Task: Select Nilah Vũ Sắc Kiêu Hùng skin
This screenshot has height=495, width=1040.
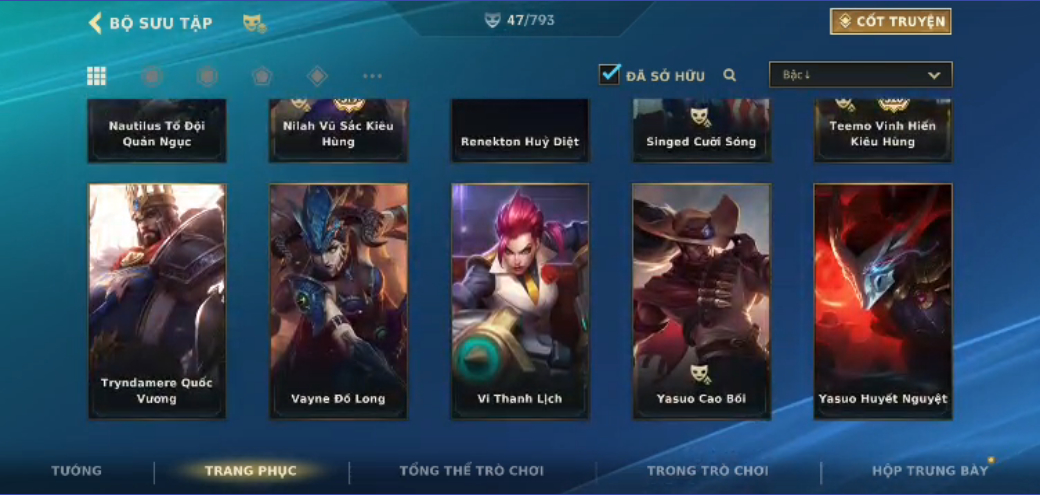Action: pos(338,131)
